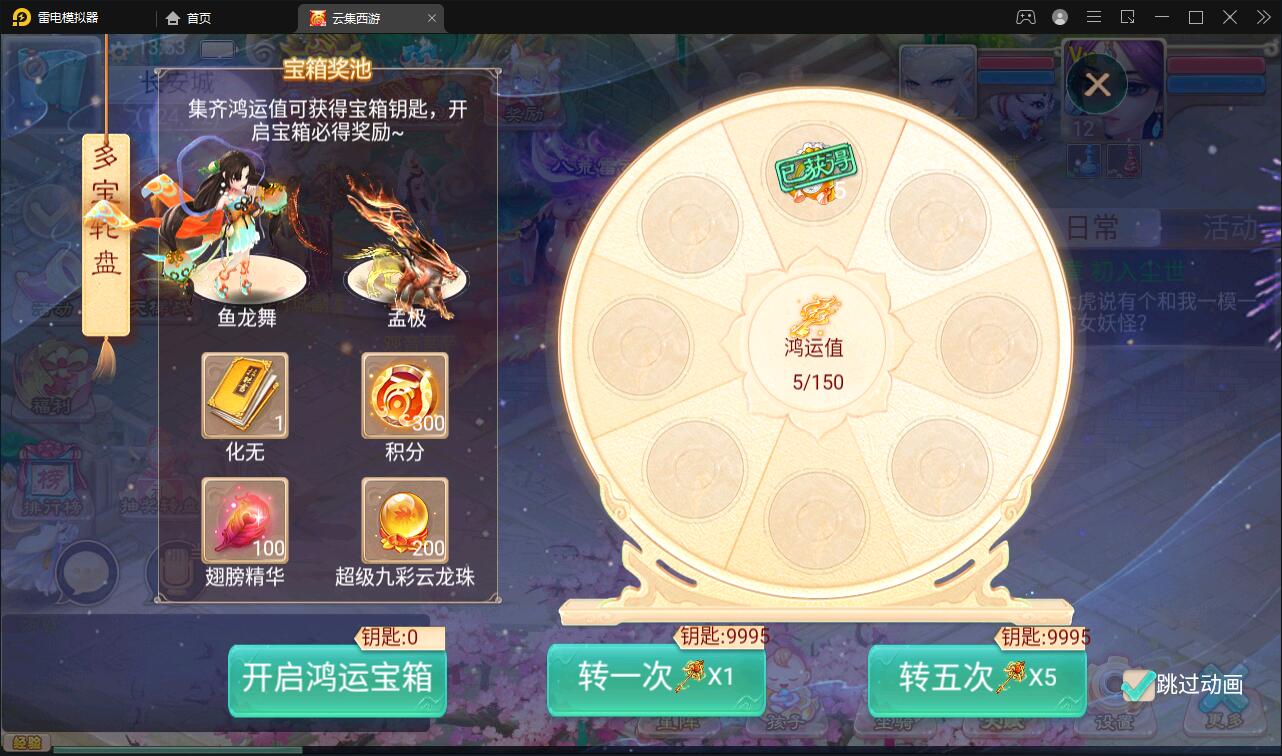The image size is (1282, 756).
Task: Open the hamburger menu in title bar
Action: [x=1094, y=17]
